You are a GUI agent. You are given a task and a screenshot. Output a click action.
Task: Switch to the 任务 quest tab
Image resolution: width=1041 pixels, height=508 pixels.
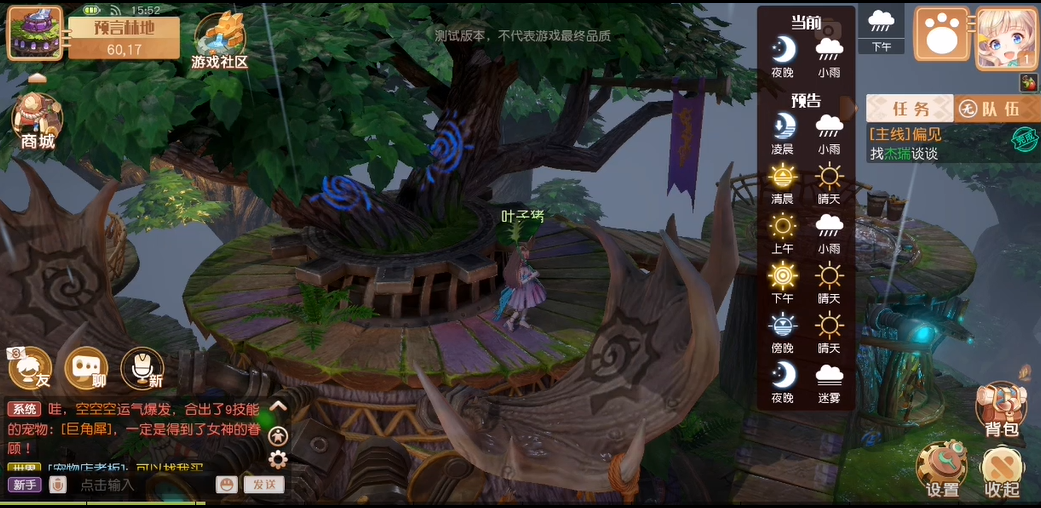909,109
